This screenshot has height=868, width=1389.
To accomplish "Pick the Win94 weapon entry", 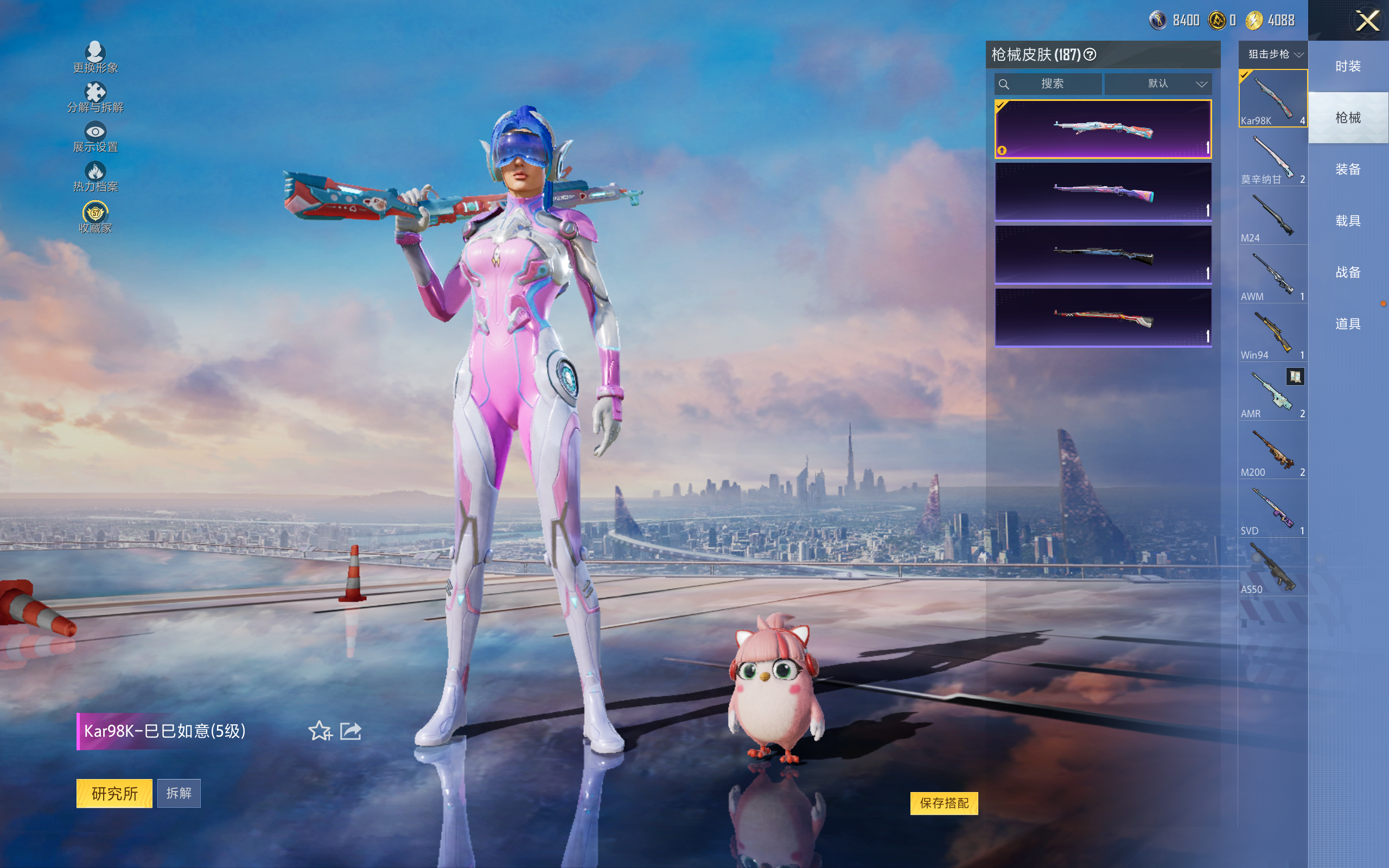I will pyautogui.click(x=1272, y=334).
